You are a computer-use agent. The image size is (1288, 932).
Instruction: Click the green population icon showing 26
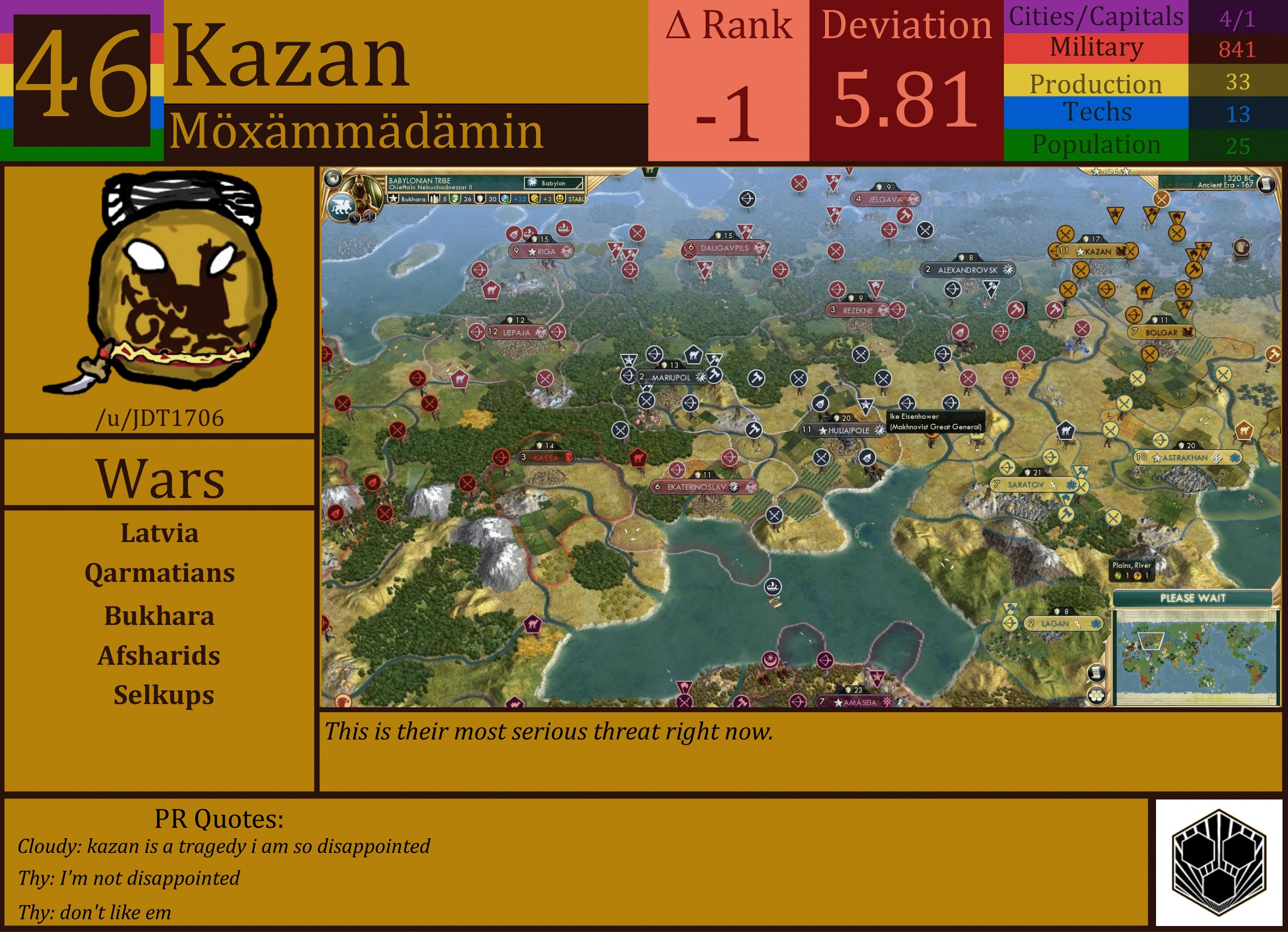(x=454, y=200)
